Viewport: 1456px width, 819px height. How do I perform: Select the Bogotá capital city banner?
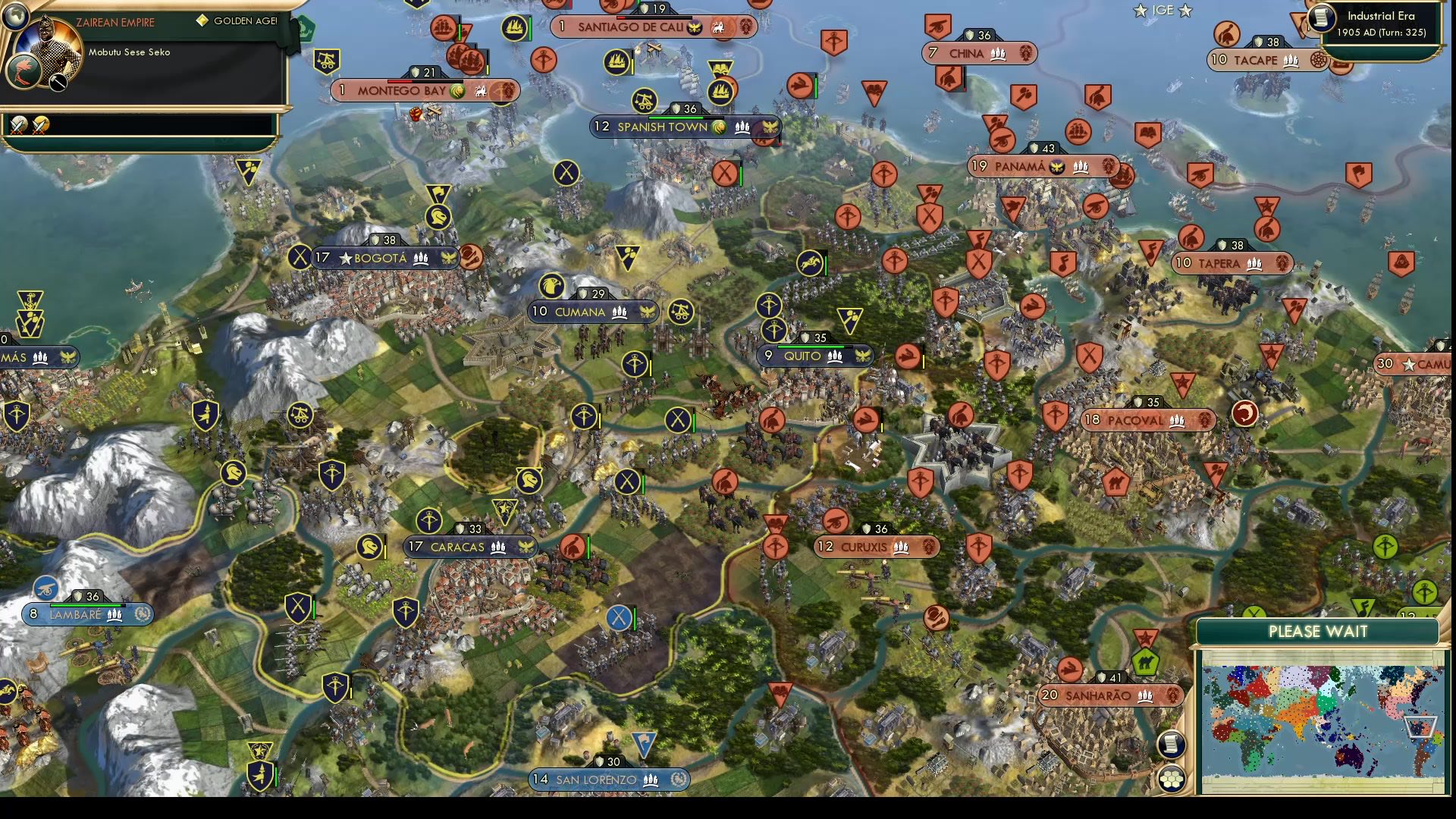pos(383,258)
